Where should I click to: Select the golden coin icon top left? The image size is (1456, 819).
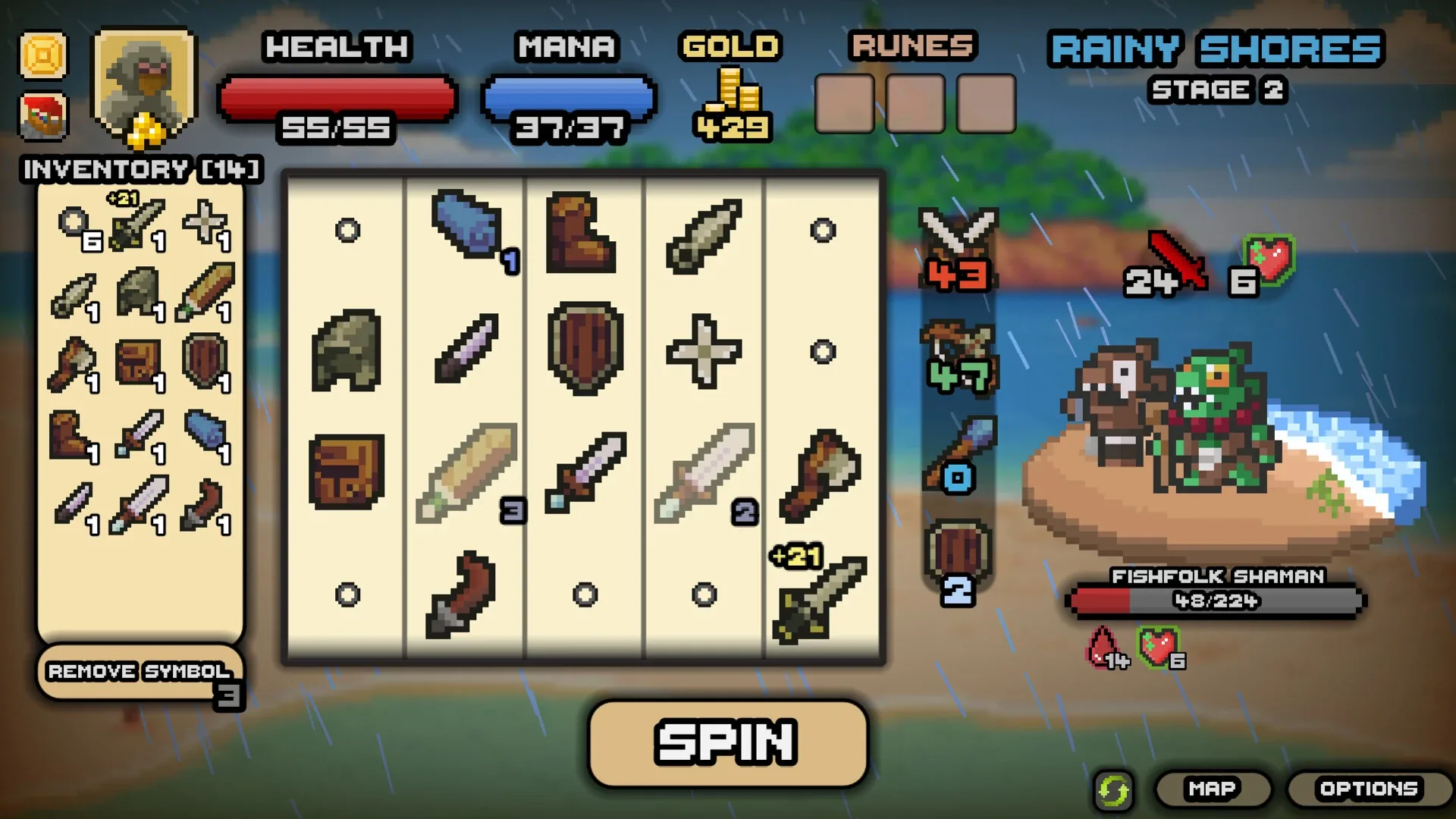point(43,55)
